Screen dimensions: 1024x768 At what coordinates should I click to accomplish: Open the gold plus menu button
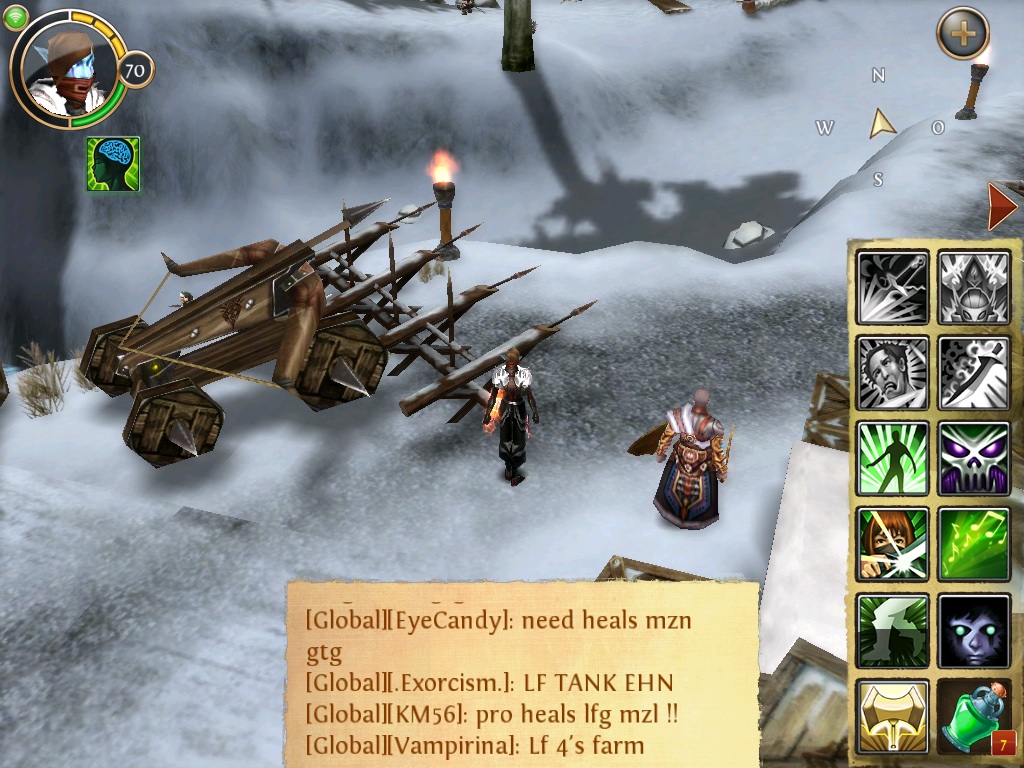962,34
